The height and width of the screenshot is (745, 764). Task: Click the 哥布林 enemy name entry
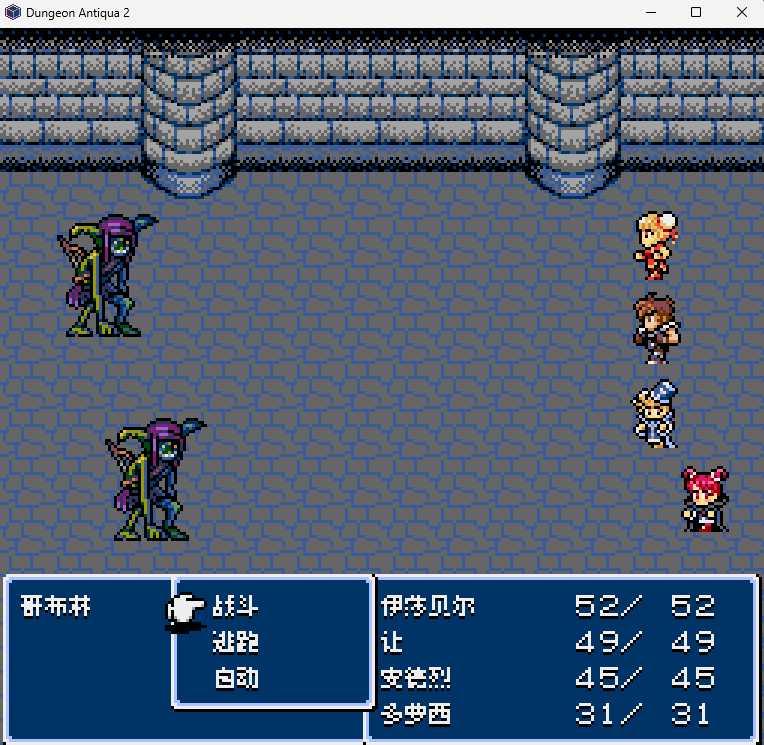coord(56,606)
